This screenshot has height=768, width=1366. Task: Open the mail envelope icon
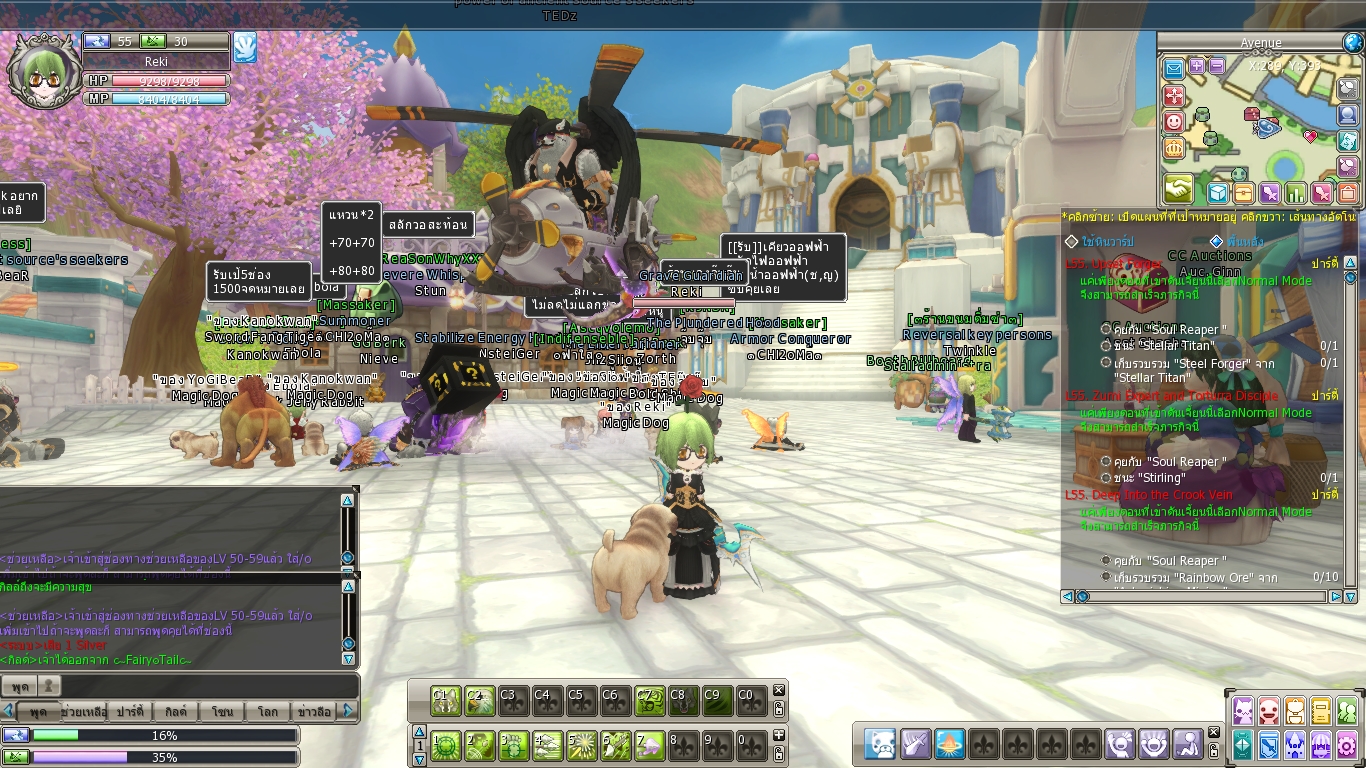pyautogui.click(x=1174, y=68)
